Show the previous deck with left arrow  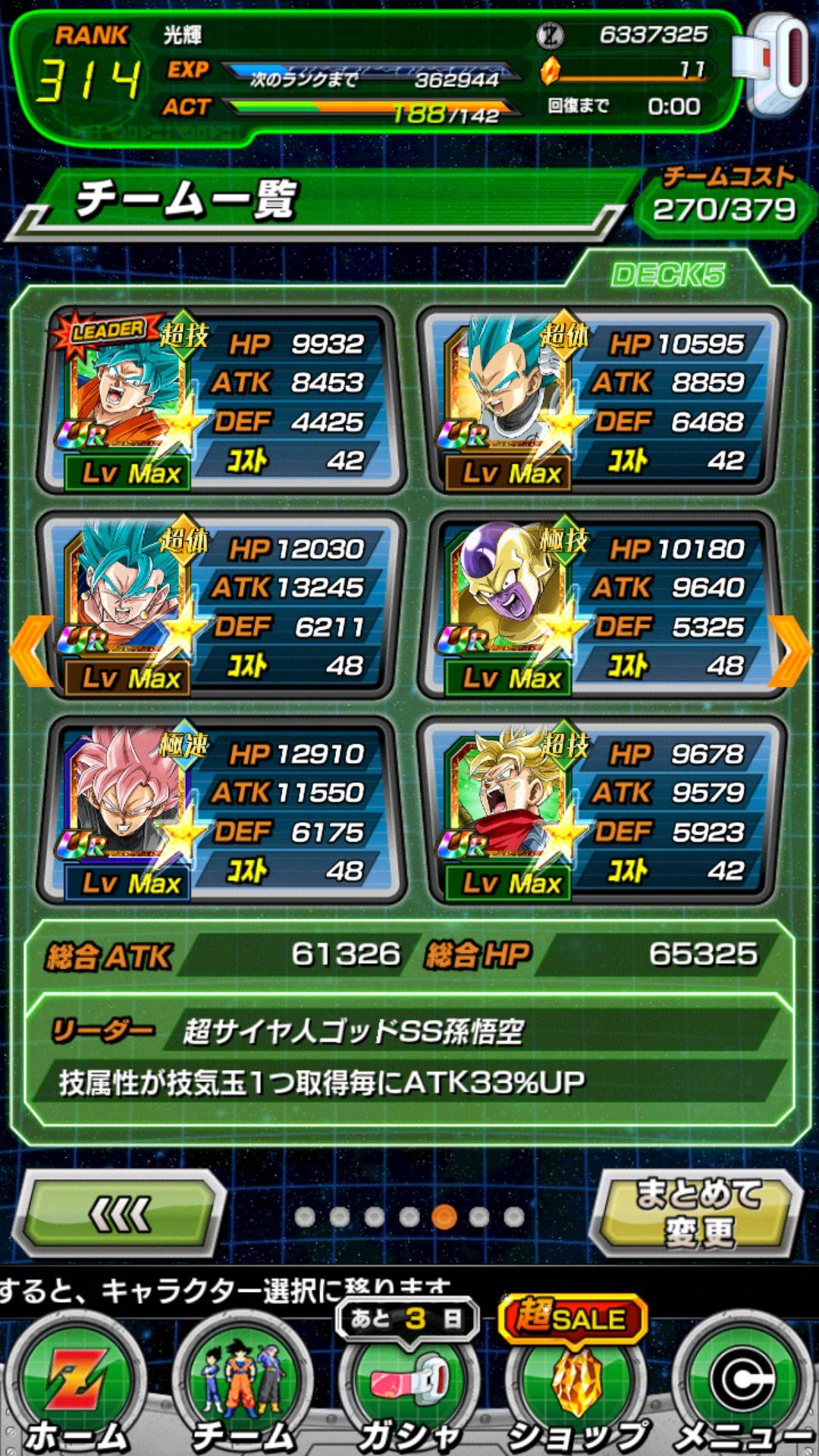click(x=30, y=651)
